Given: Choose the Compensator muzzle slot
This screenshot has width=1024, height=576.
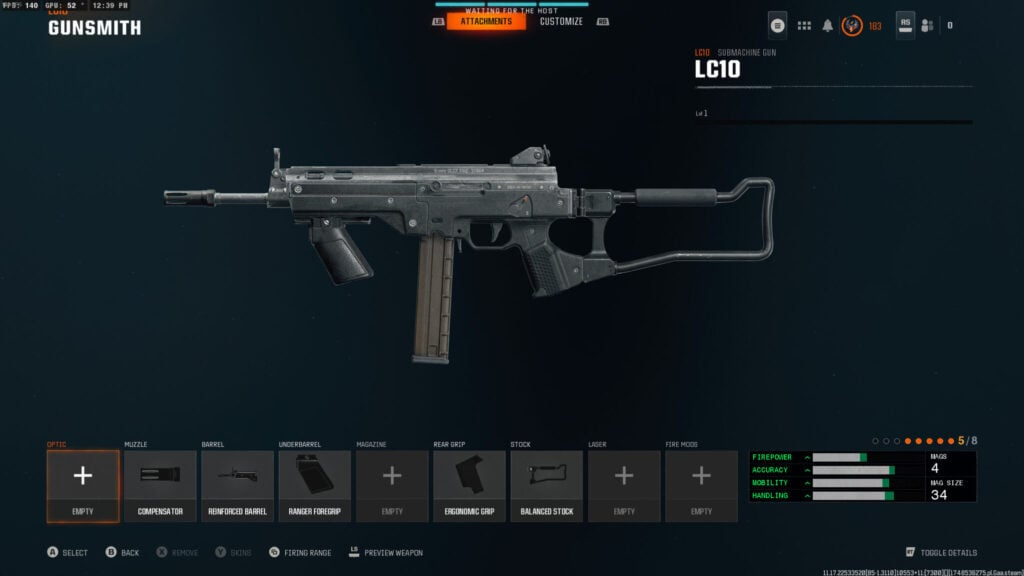Looking at the screenshot, I should (x=160, y=486).
